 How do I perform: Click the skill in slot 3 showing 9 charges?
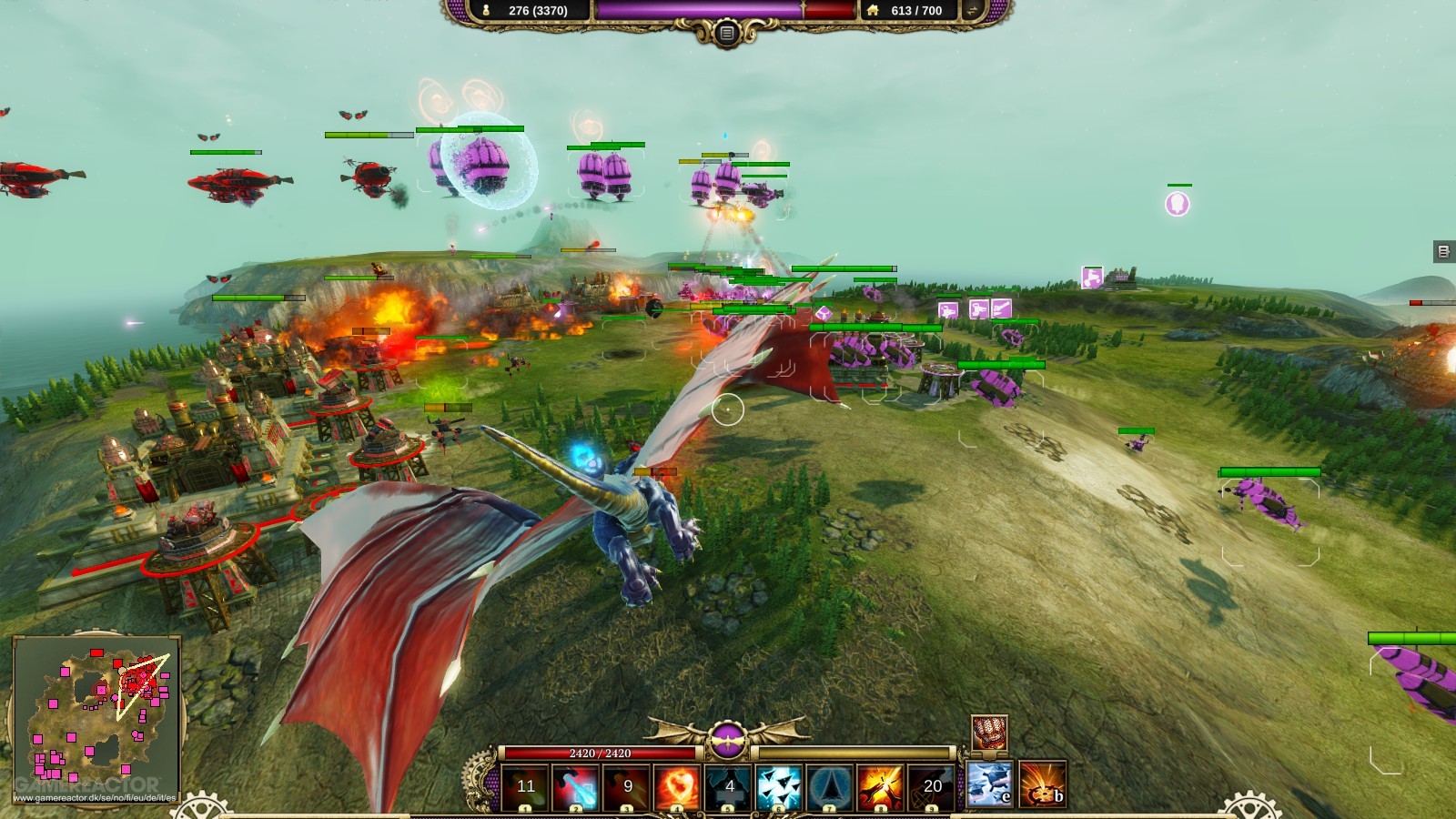point(627,784)
